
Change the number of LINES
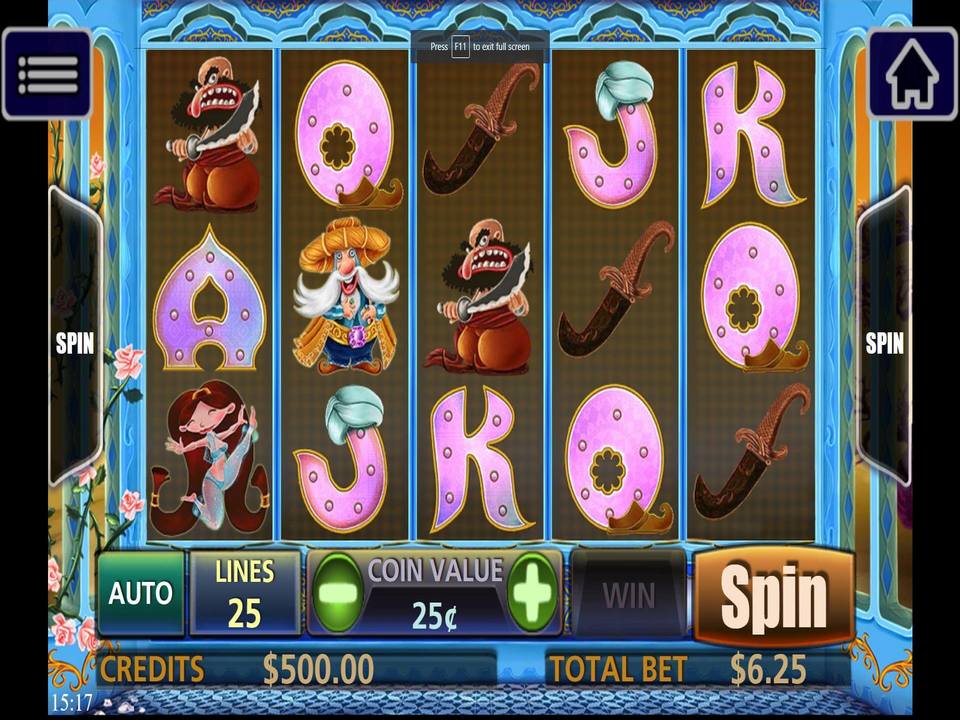tap(245, 594)
